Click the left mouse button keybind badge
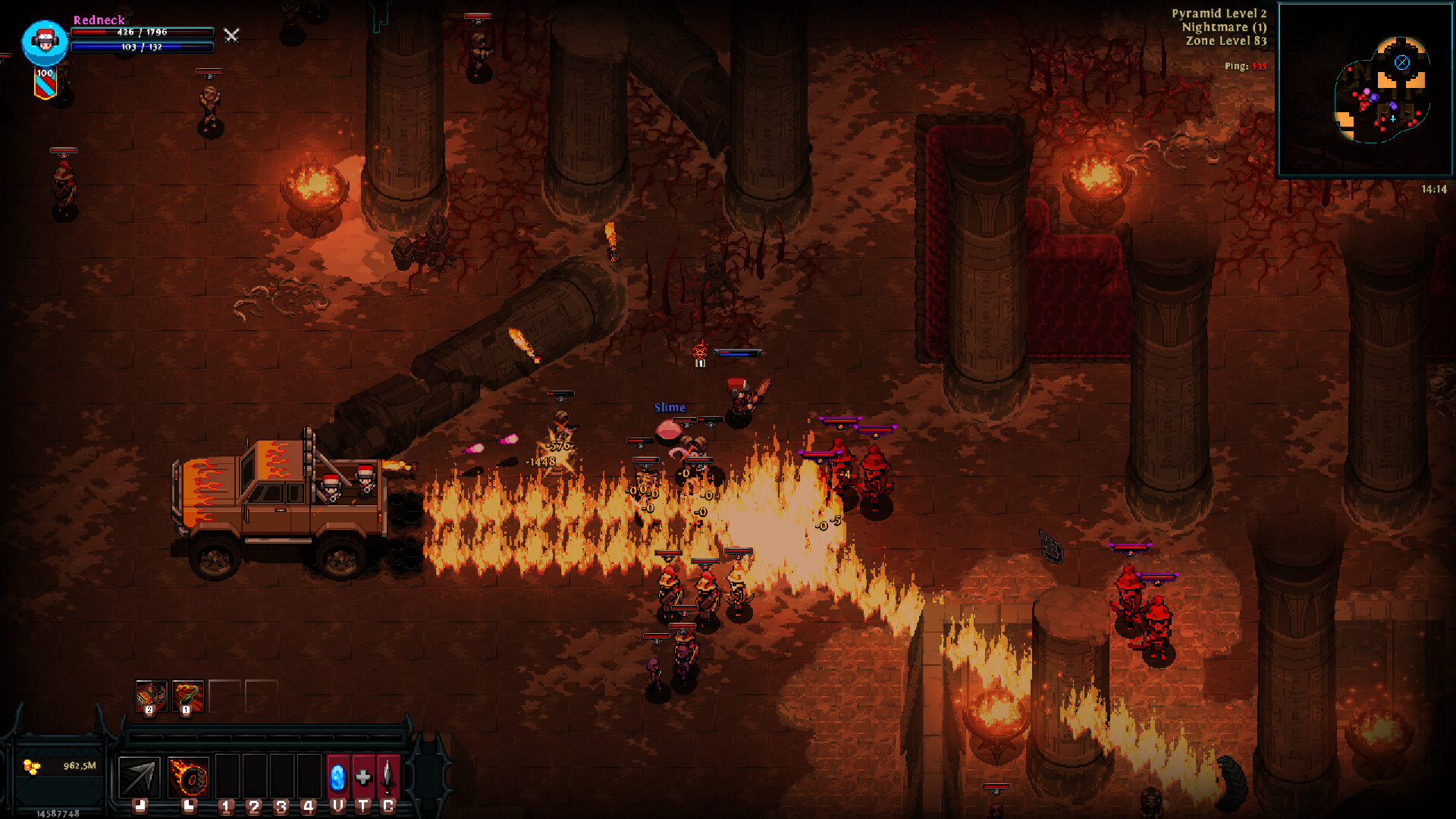 pyautogui.click(x=140, y=806)
